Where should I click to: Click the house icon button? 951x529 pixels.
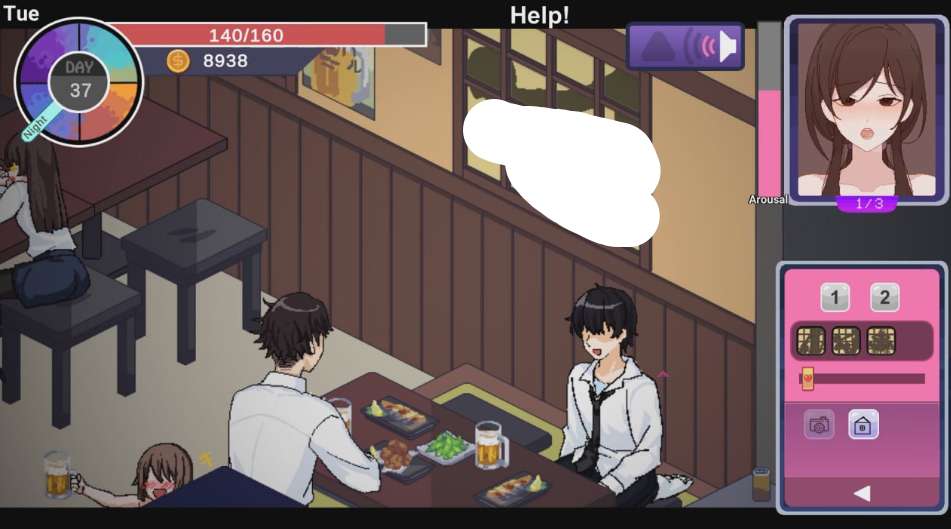pos(863,425)
